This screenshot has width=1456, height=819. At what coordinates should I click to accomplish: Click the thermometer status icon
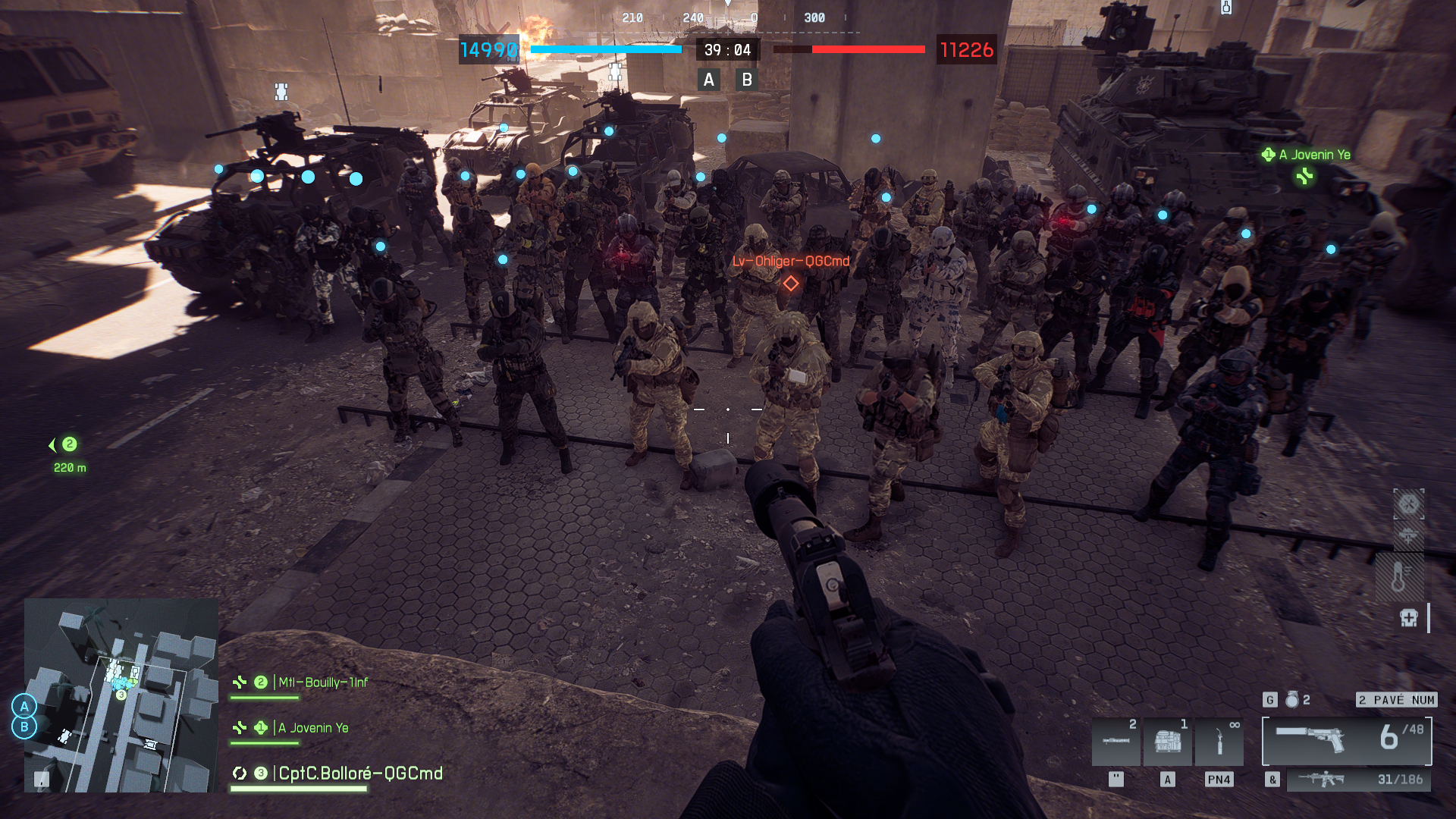[1399, 577]
